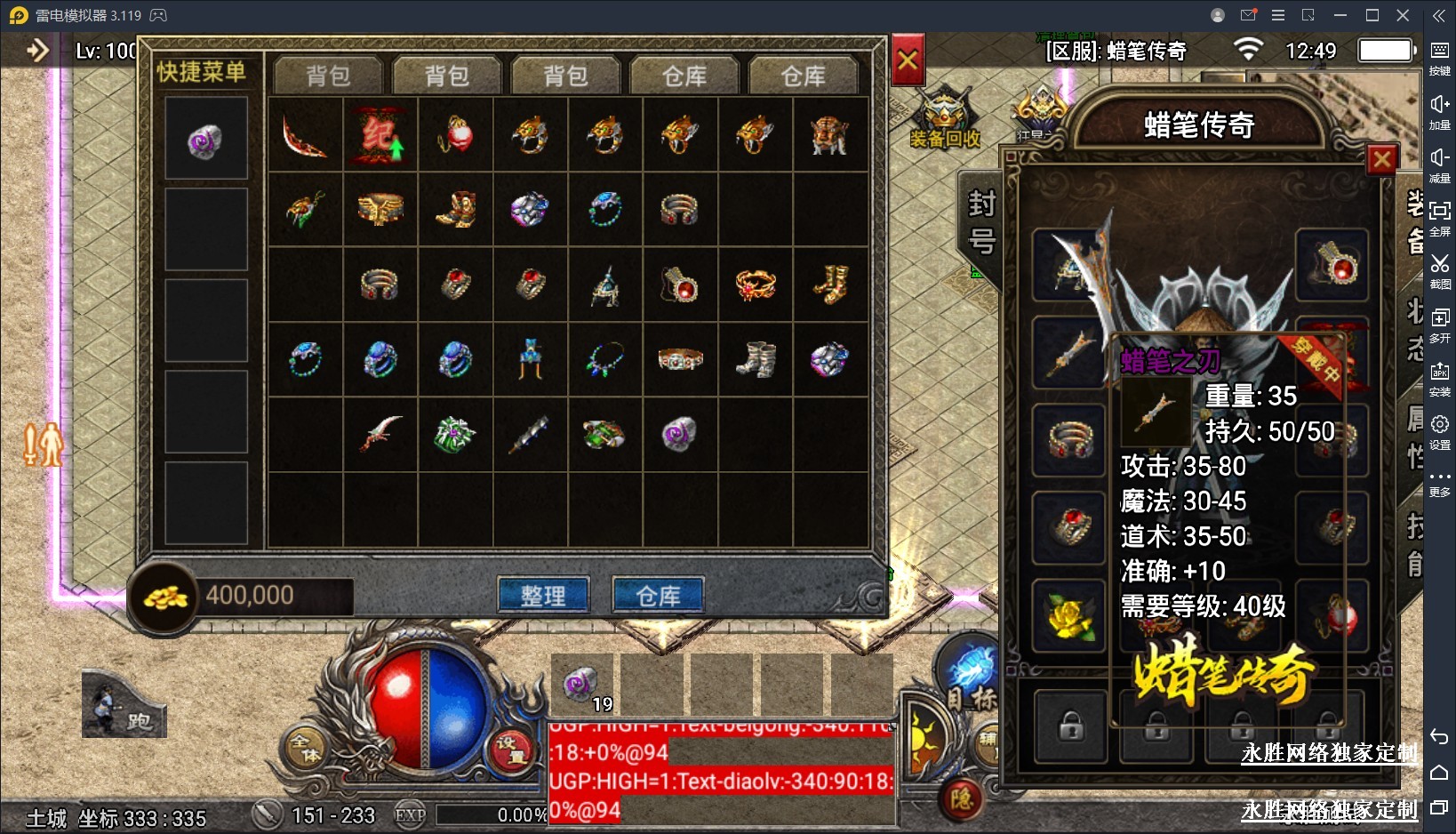Select the red curved blade in bag

(x=303, y=135)
